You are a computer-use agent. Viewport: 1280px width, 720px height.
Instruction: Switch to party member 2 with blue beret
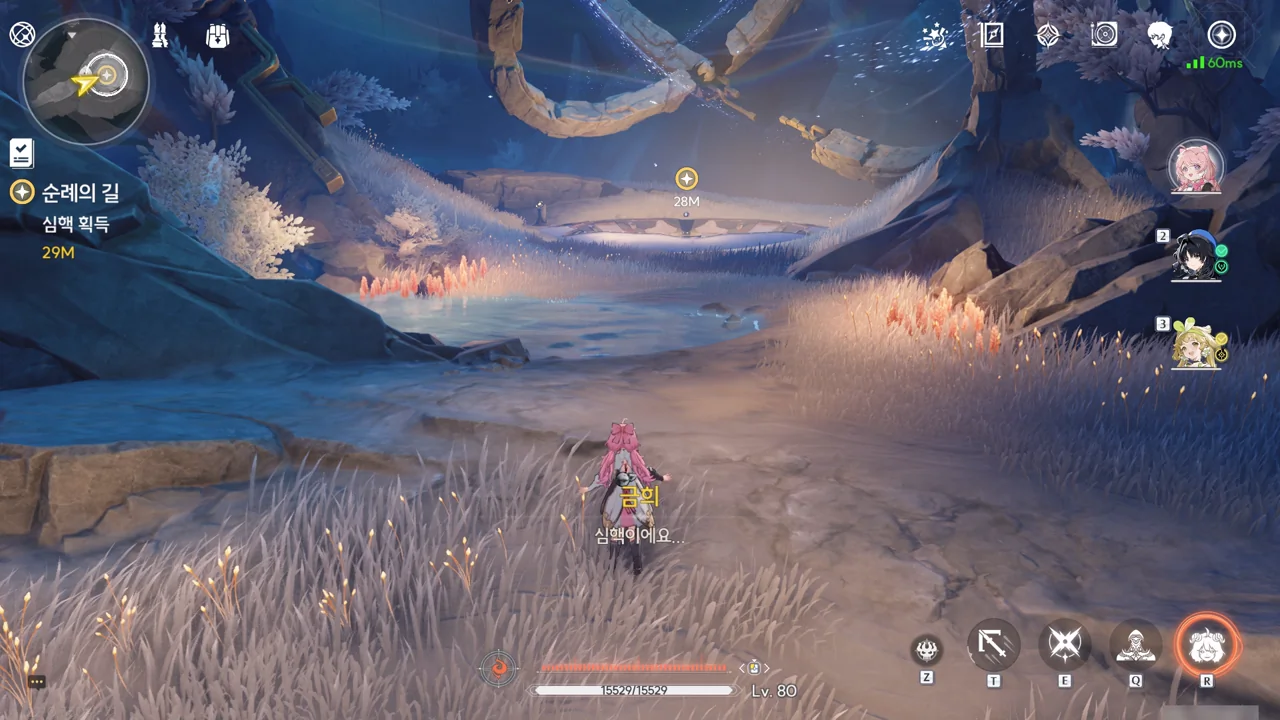coord(1197,256)
